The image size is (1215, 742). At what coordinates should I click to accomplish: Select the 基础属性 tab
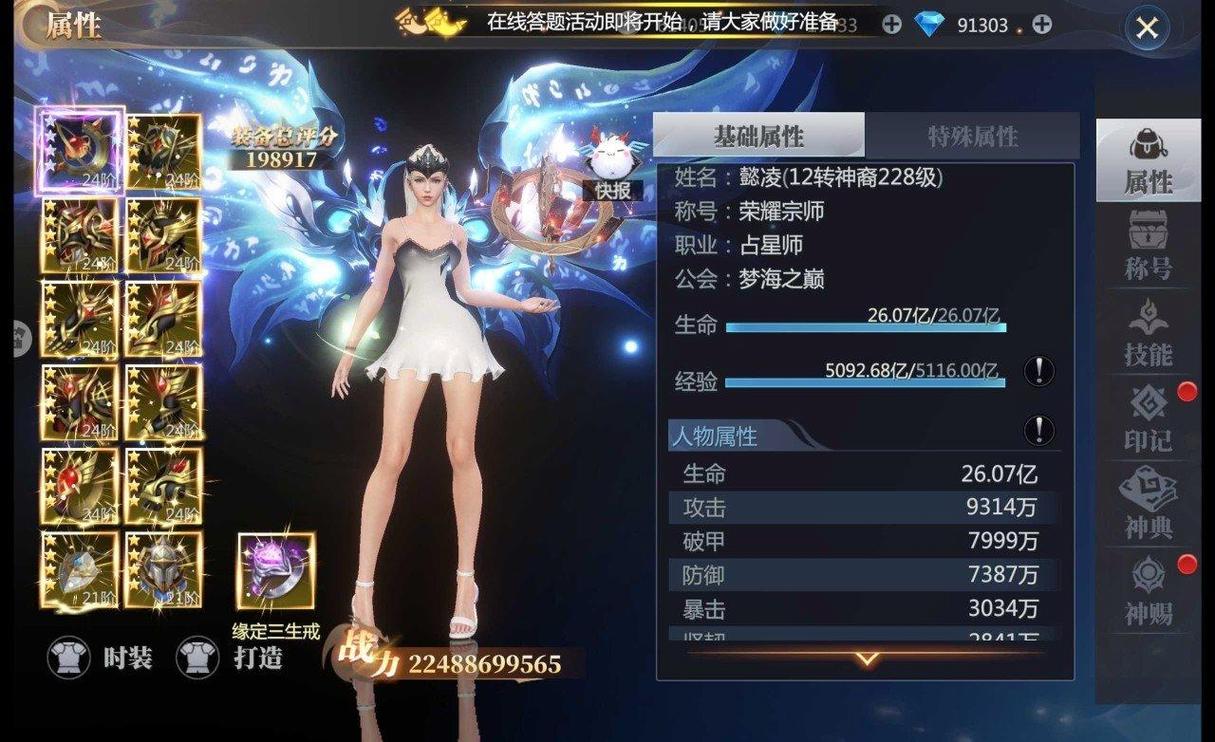pyautogui.click(x=759, y=136)
